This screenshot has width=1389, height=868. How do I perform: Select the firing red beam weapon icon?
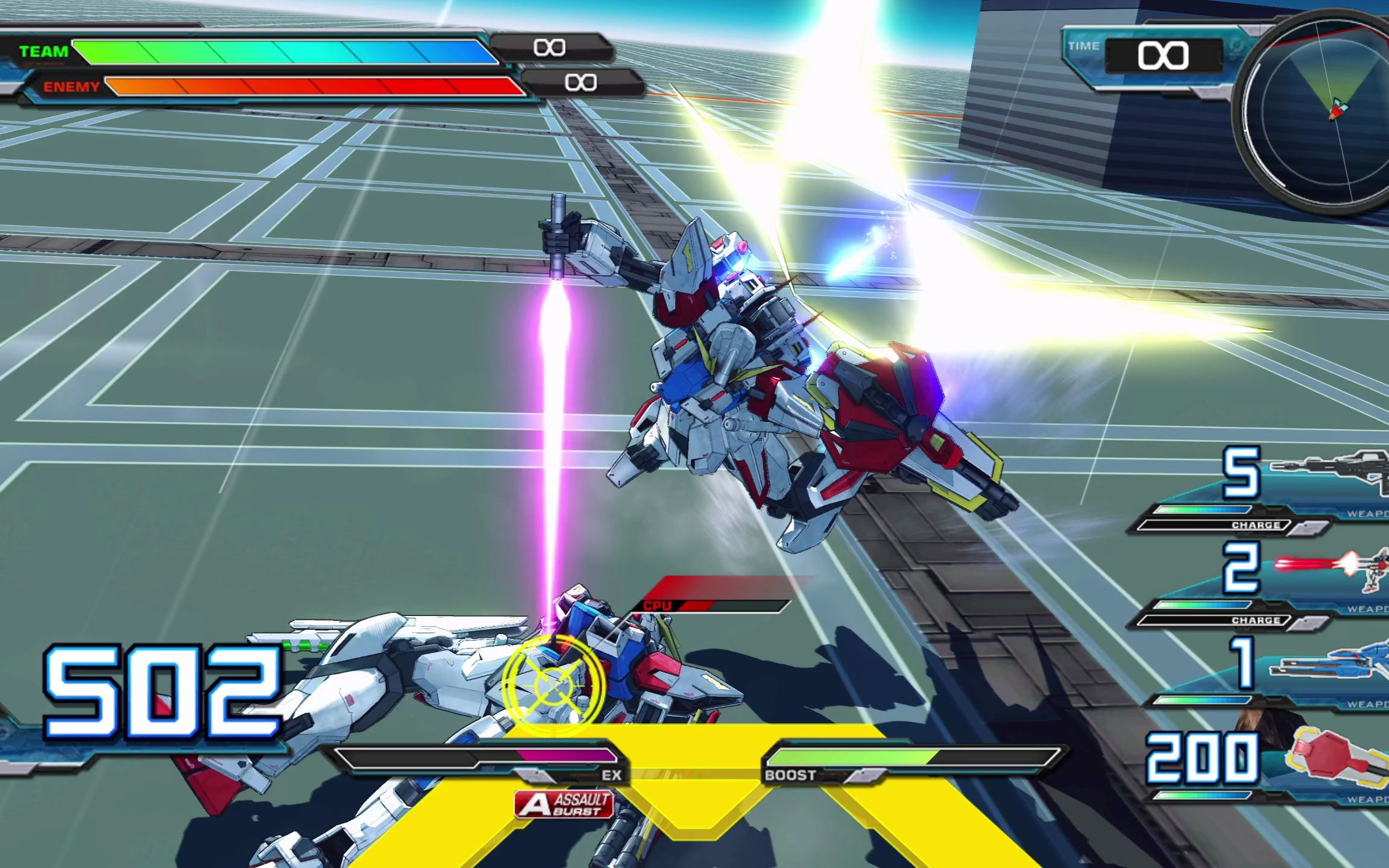click(1332, 568)
